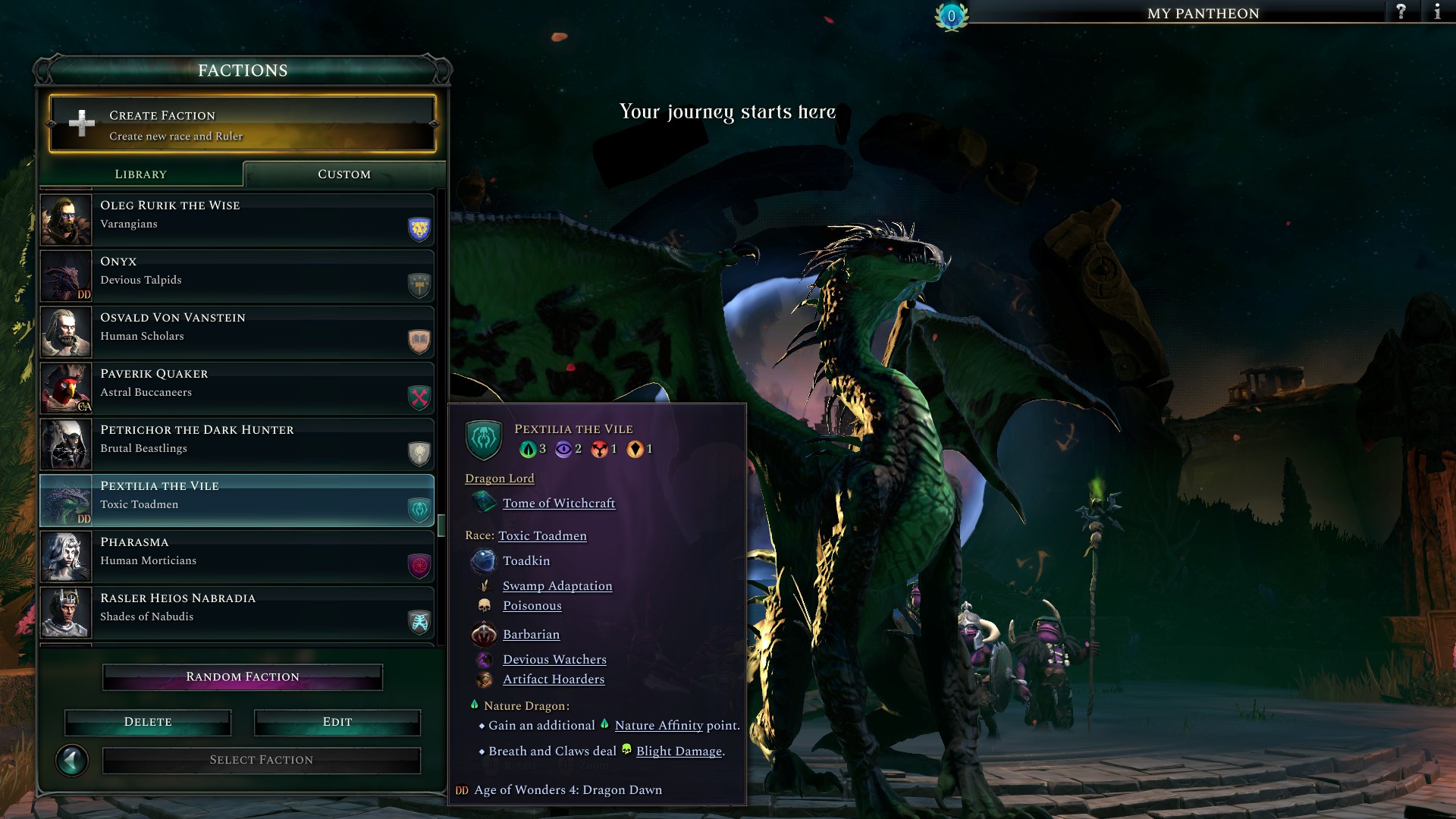This screenshot has height=819, width=1456.
Task: Click Pextilia the Vile's faction shield emblem
Action: 482,438
